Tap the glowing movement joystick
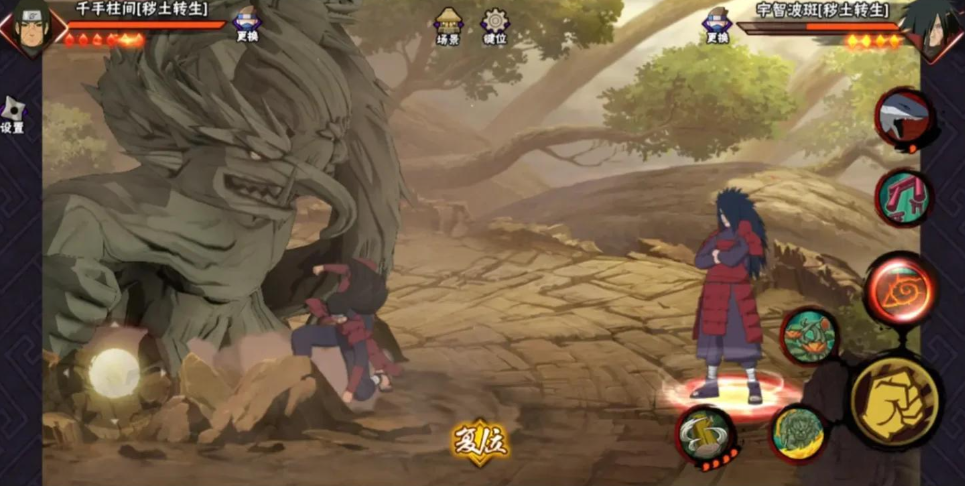The height and width of the screenshot is (486, 965). (x=113, y=373)
